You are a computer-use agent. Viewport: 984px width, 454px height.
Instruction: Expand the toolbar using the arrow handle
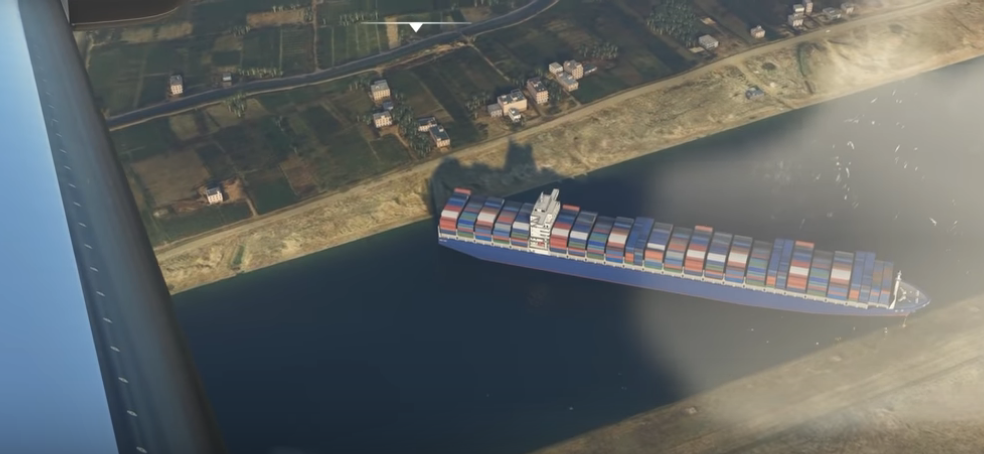[x=415, y=26]
